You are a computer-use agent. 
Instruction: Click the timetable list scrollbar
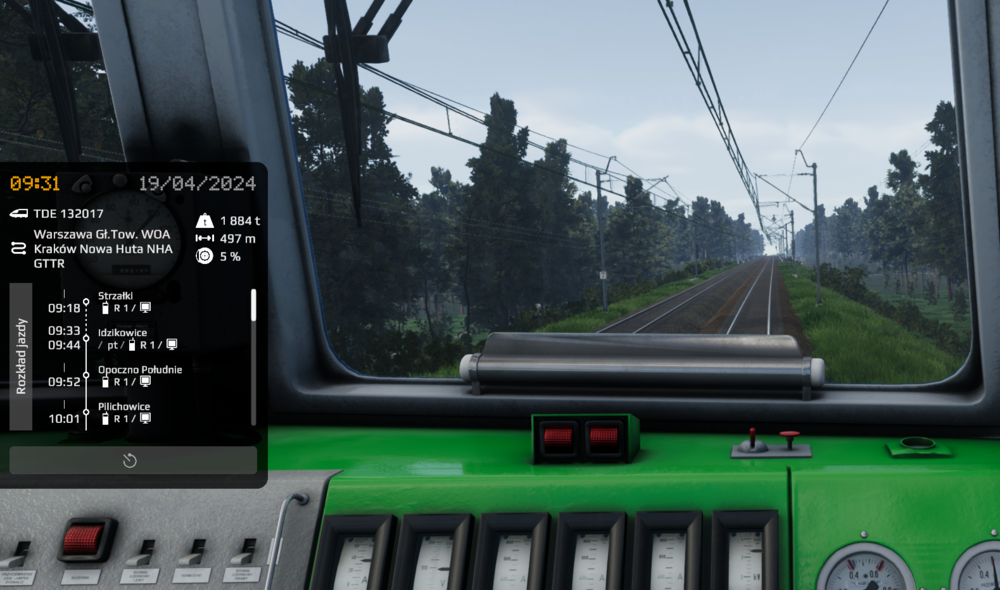253,306
